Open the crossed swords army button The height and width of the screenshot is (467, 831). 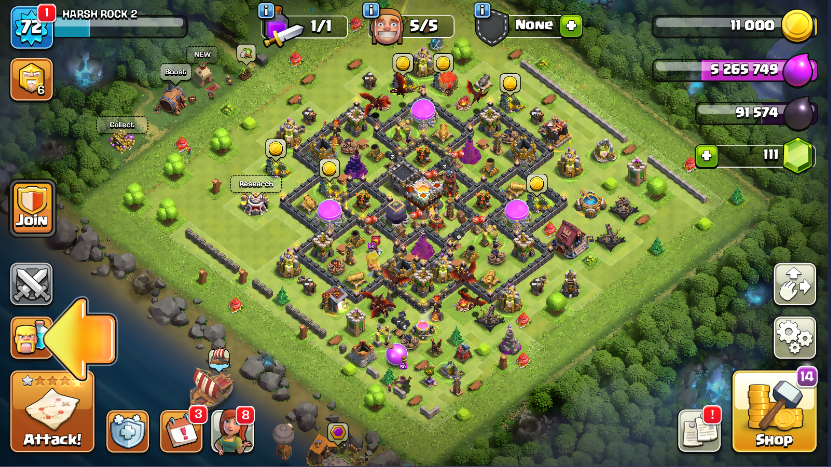(x=32, y=284)
